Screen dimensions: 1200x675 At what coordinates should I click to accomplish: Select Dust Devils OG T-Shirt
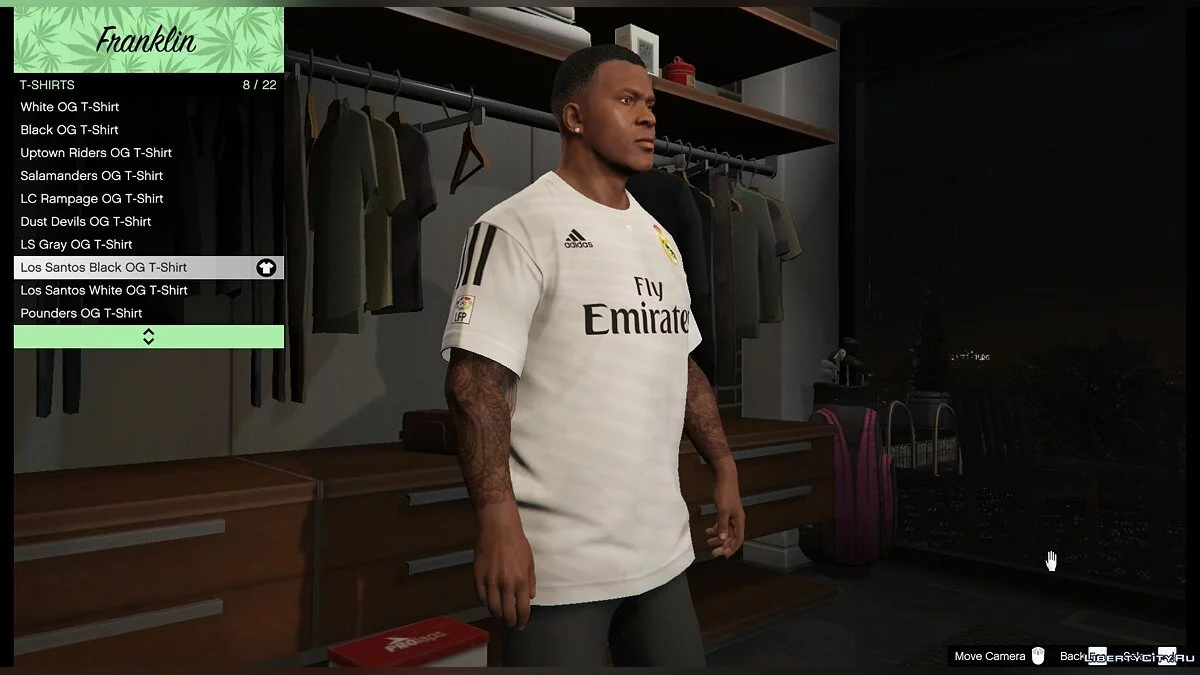tap(86, 222)
